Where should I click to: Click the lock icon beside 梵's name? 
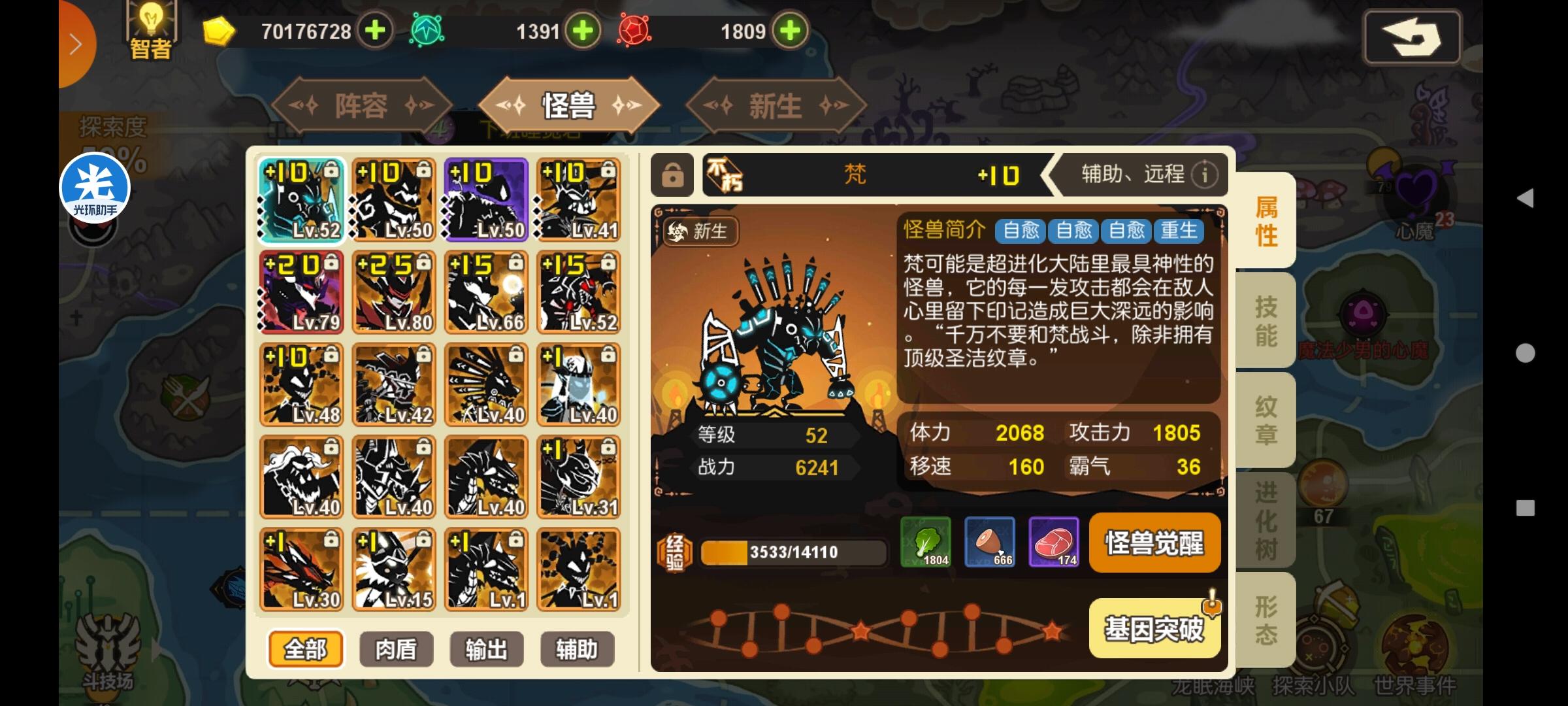click(x=672, y=175)
